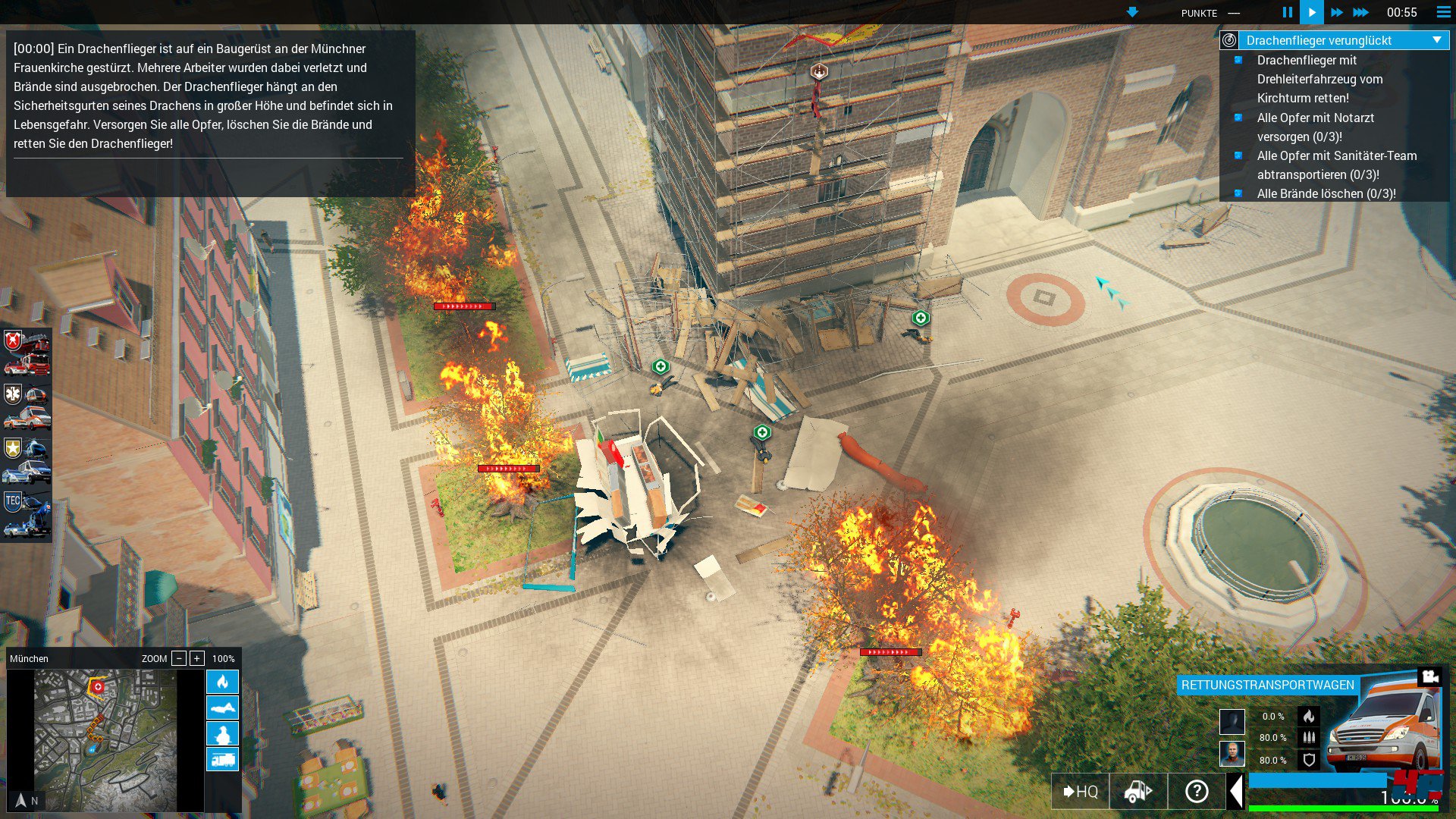Zoom in the minimap with plus button
Image resolution: width=1456 pixels, height=819 pixels.
pyautogui.click(x=197, y=658)
